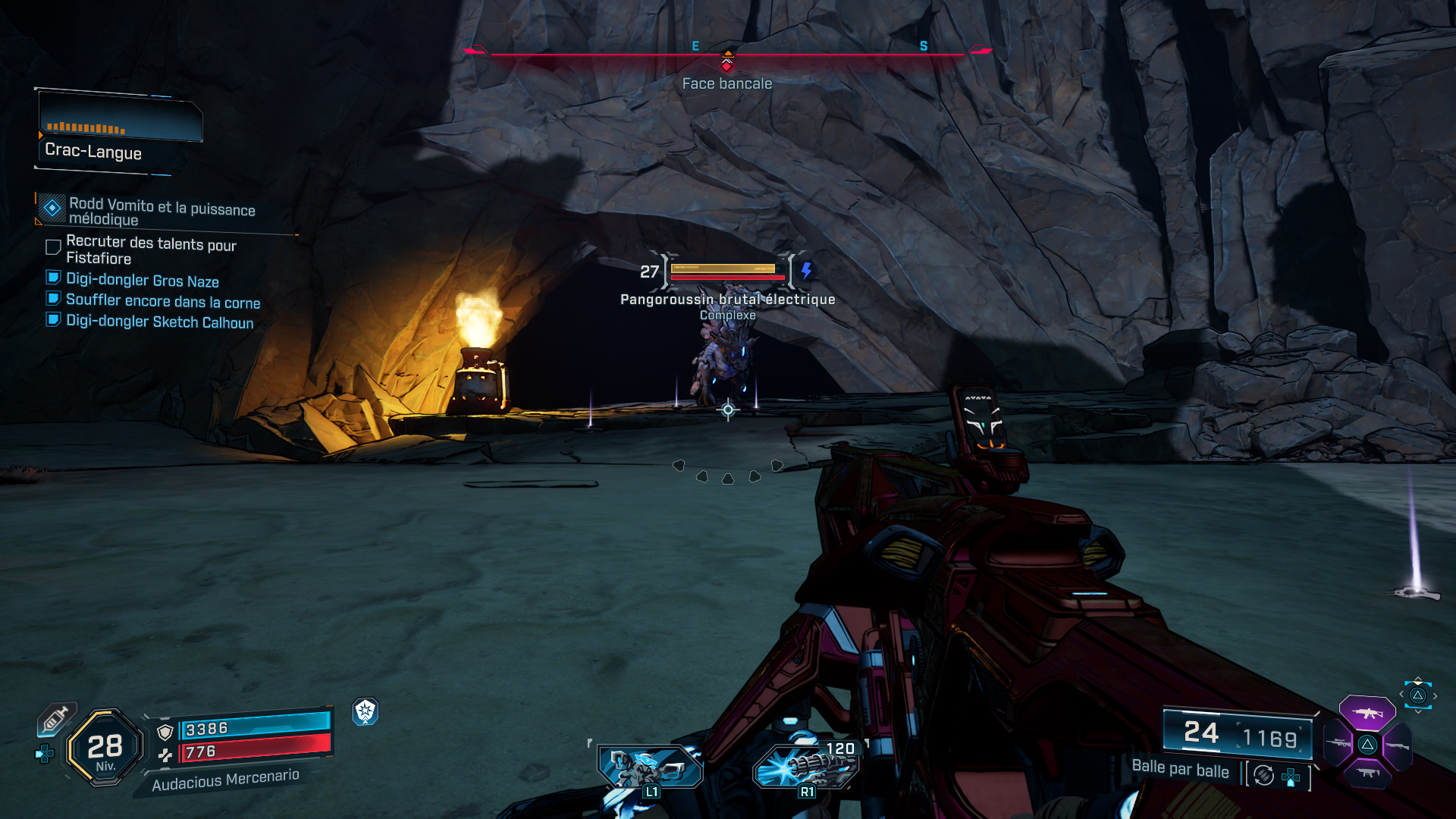Image resolution: width=1456 pixels, height=819 pixels.
Task: Select the Digi-dongler Sketch Calhoun objective
Action: coord(159,322)
